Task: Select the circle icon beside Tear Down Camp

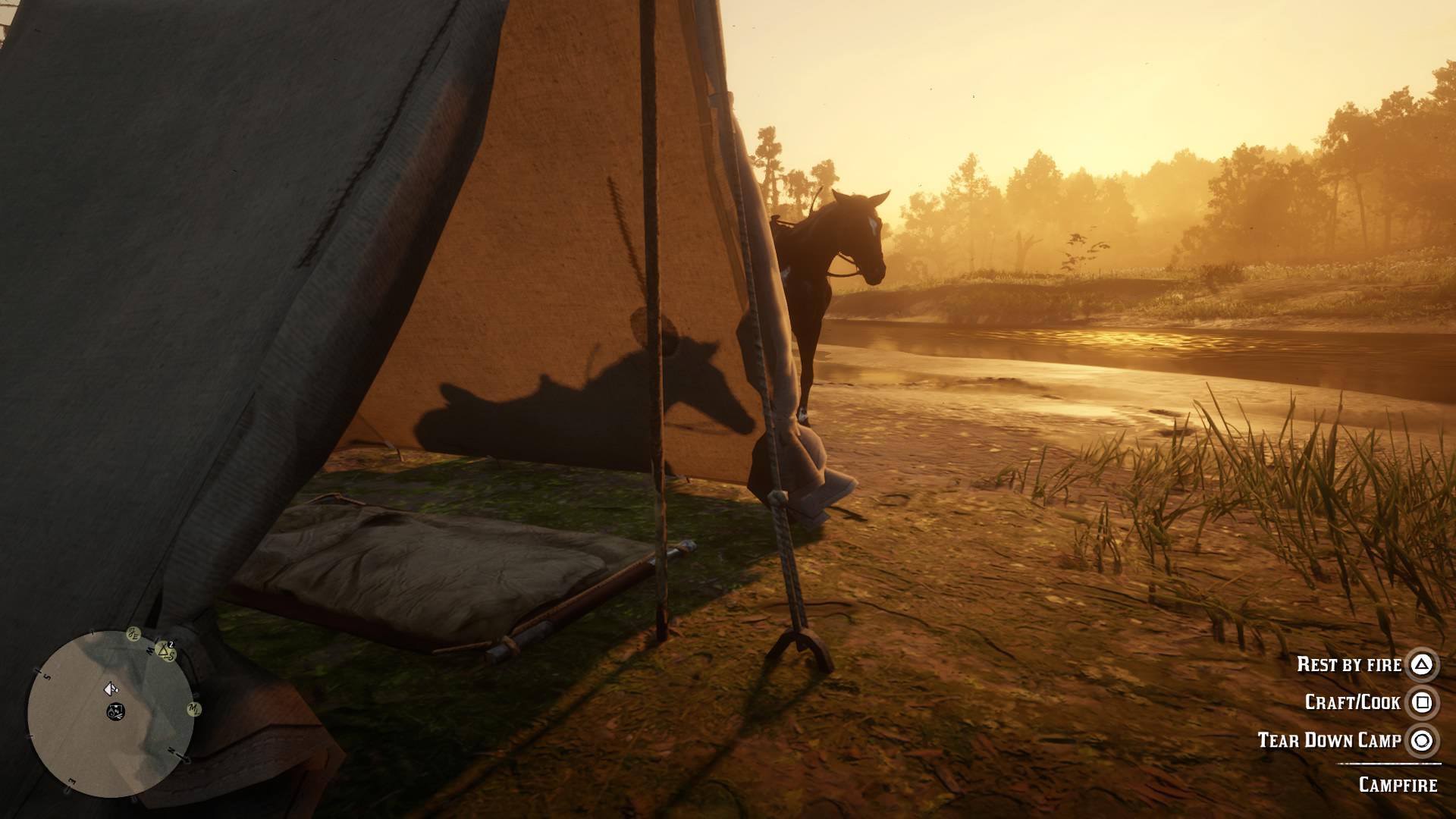Action: [x=1422, y=740]
